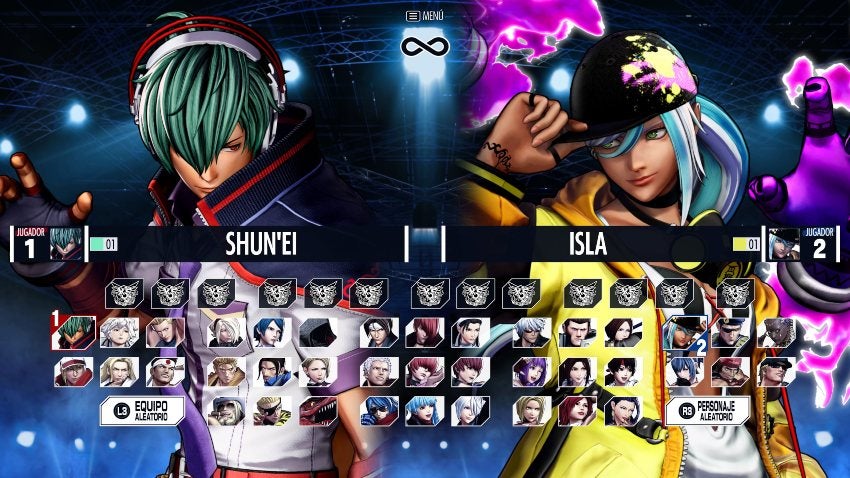
Task: Choose Personaje Aleatorio random character
Action: 708,410
